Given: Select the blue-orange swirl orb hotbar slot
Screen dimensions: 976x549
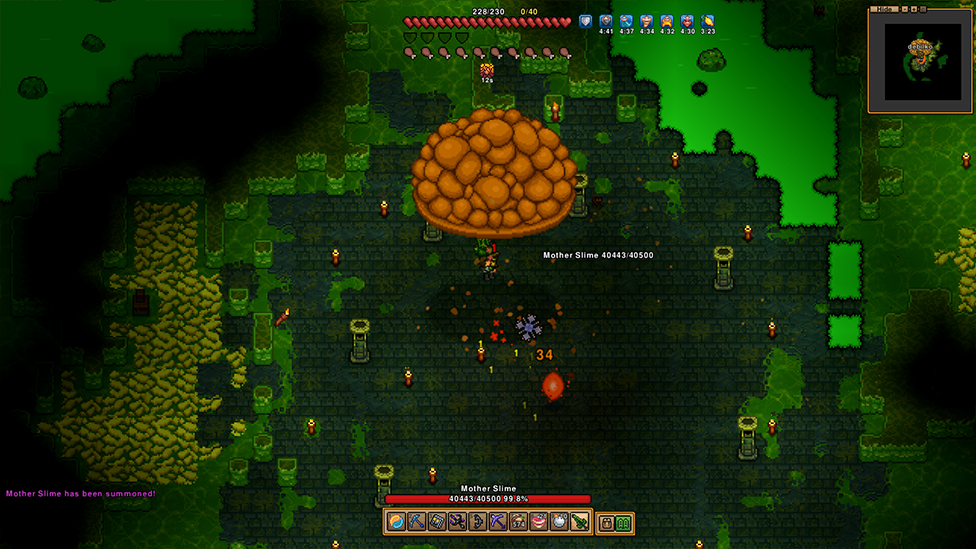Looking at the screenshot, I should coord(396,522).
